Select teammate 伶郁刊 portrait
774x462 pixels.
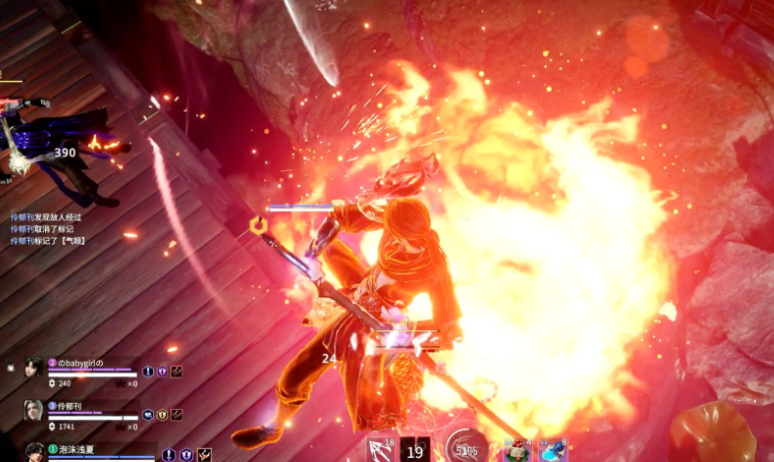click(33, 410)
